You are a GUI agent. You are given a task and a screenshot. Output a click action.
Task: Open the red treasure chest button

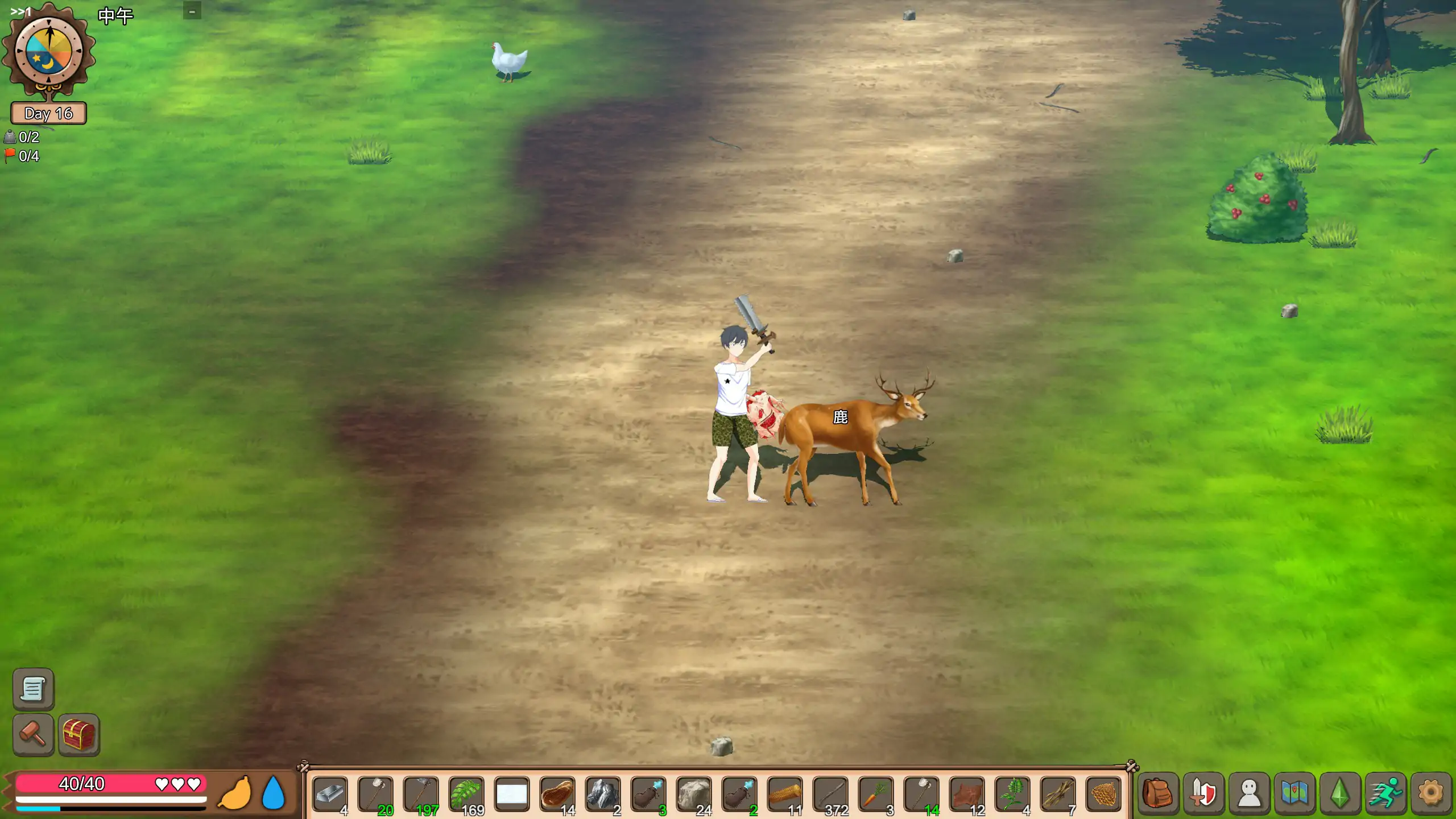pyautogui.click(x=78, y=734)
